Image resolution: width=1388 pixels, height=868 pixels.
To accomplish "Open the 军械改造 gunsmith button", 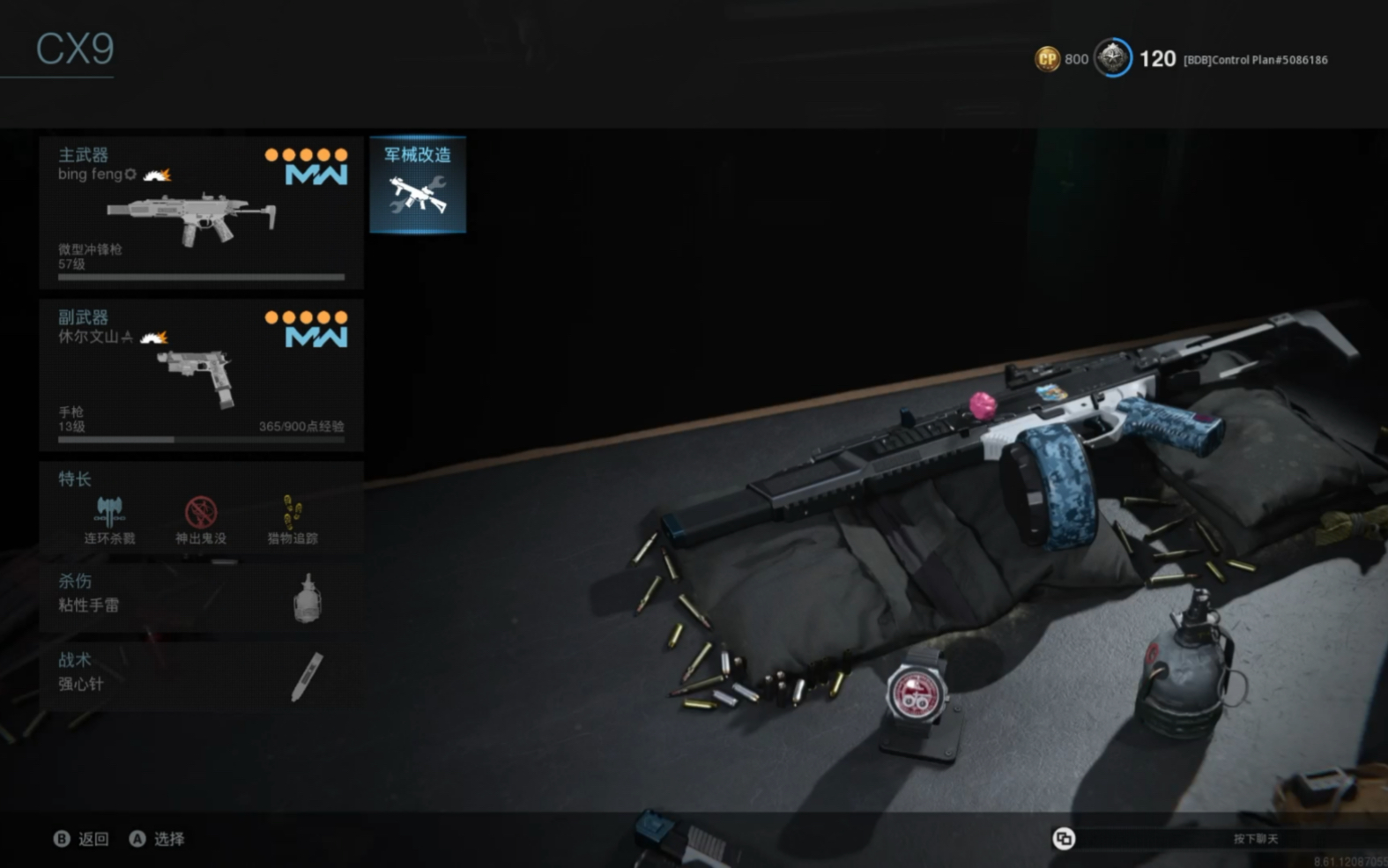I will click(x=418, y=184).
